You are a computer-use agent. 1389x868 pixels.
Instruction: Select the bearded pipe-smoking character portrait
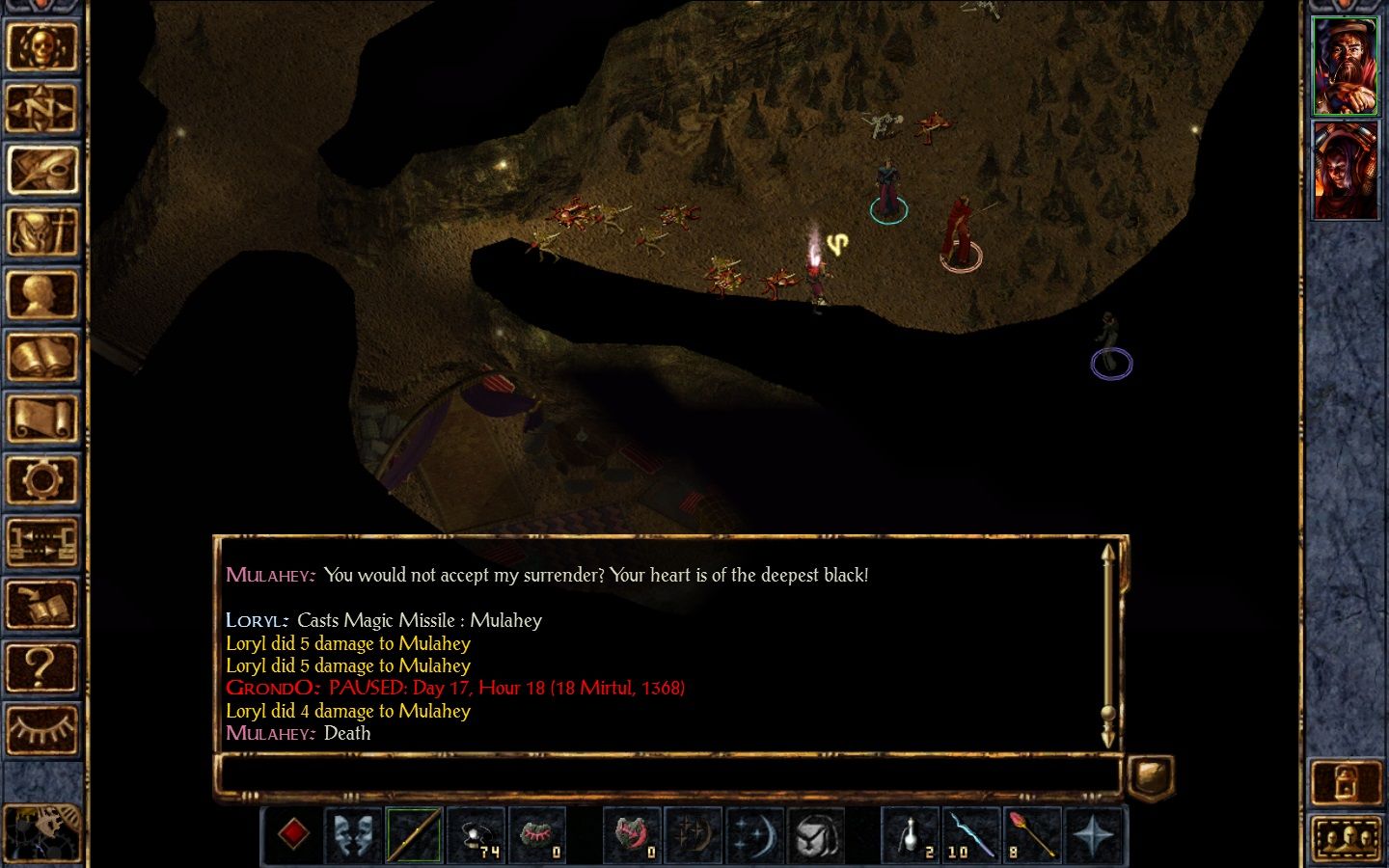coord(1346,66)
